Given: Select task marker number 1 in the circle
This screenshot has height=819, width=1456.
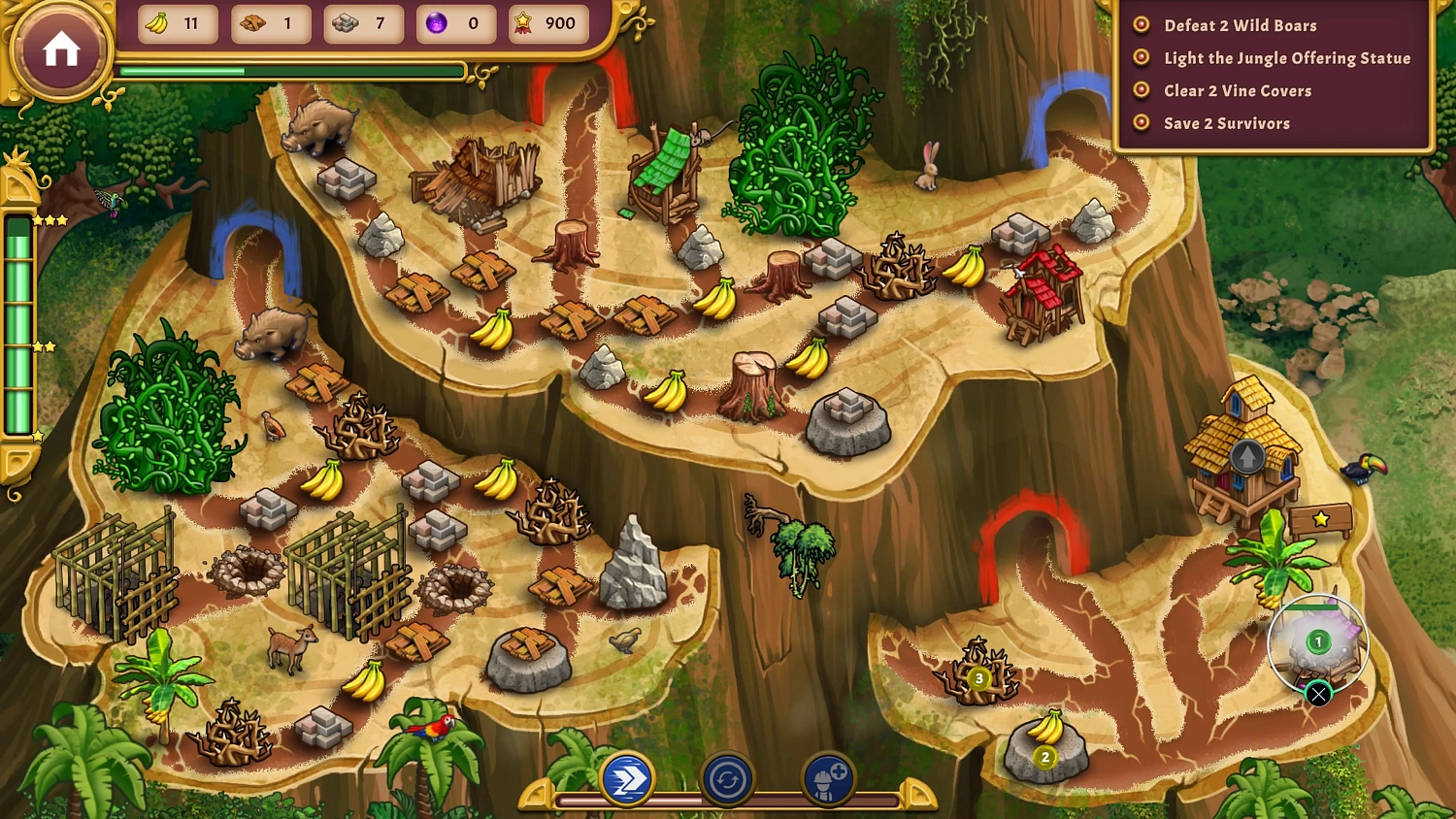Looking at the screenshot, I should click(x=1317, y=640).
